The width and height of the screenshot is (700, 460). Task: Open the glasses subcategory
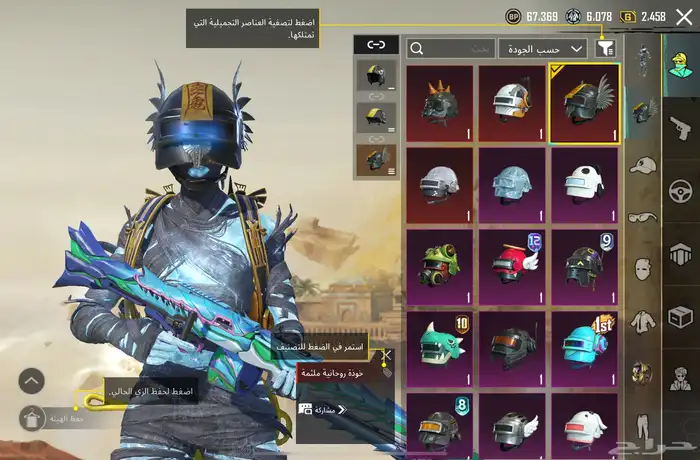coord(643,217)
